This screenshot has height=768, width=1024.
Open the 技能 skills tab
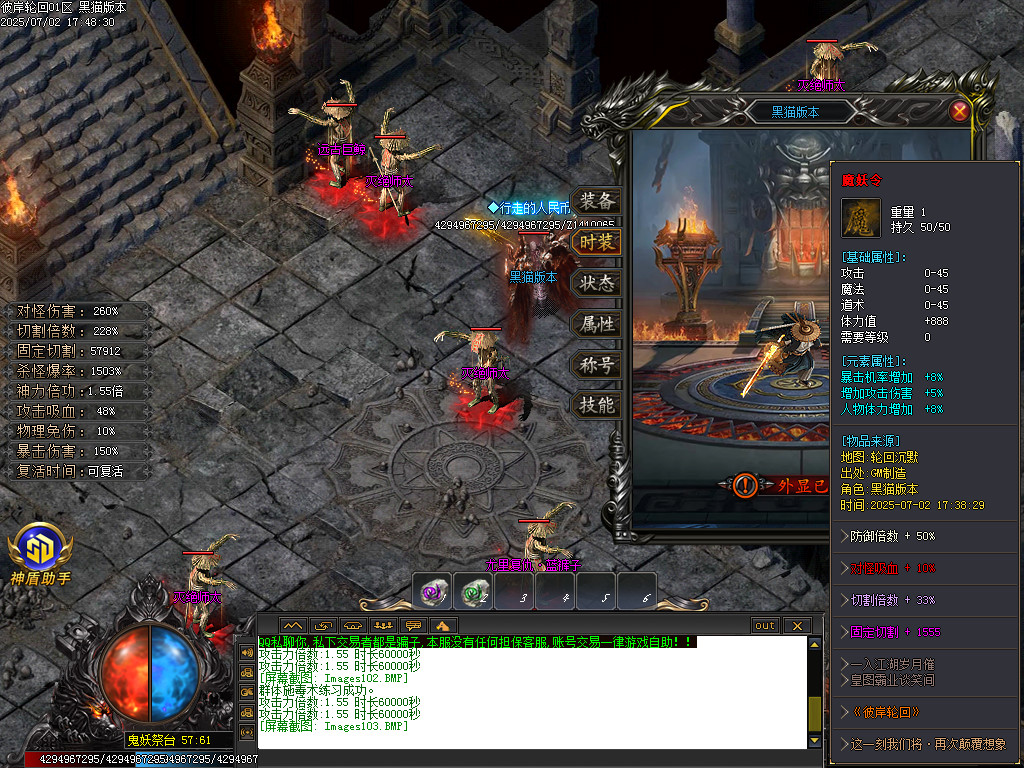click(x=596, y=405)
